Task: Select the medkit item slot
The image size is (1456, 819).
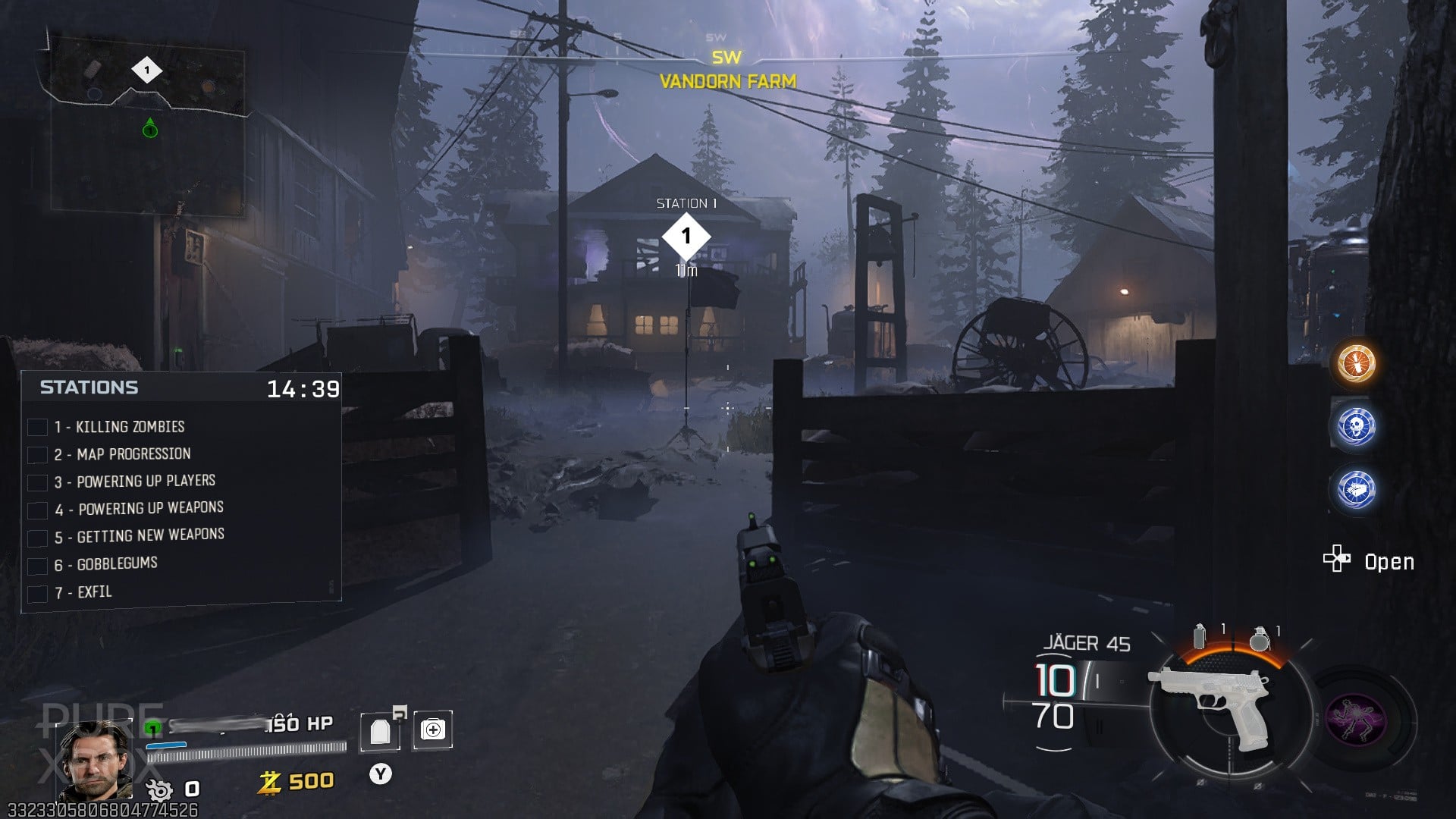Action: point(433,730)
